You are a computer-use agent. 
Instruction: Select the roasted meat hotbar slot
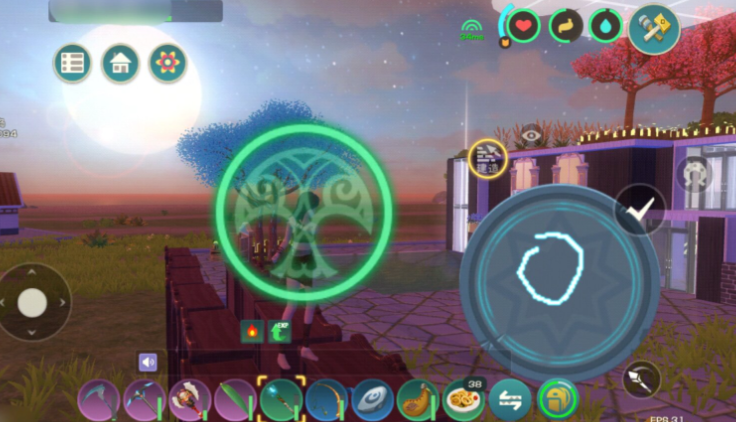pos(418,401)
